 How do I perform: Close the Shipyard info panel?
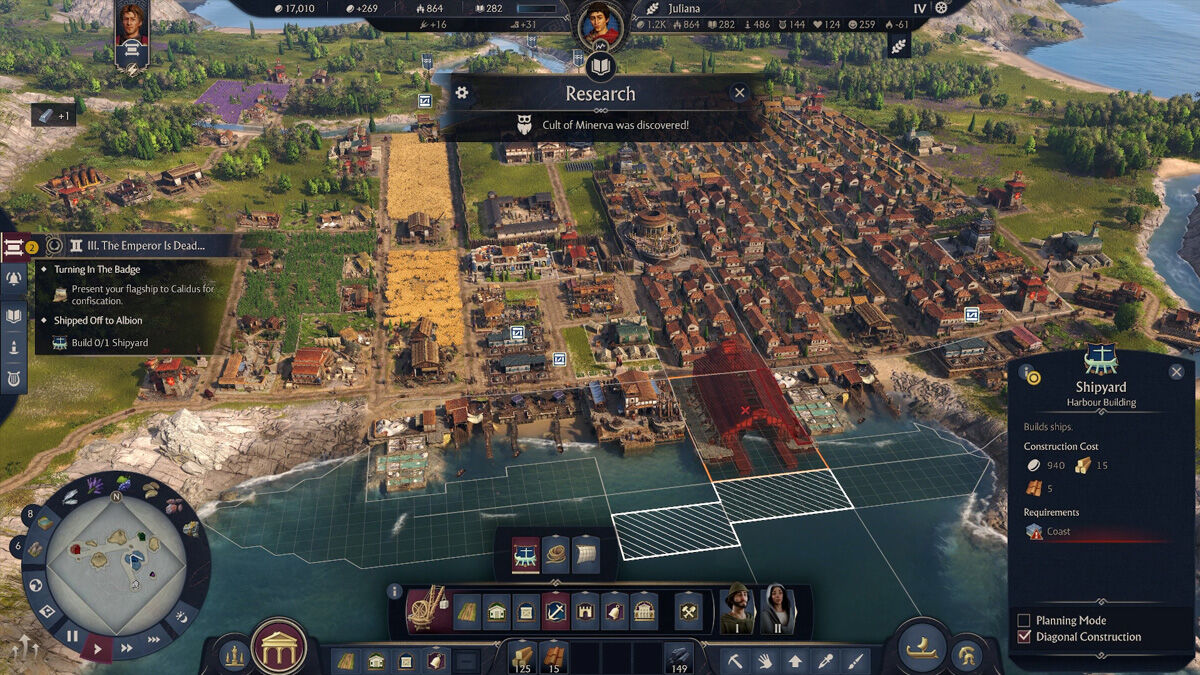click(x=1176, y=371)
